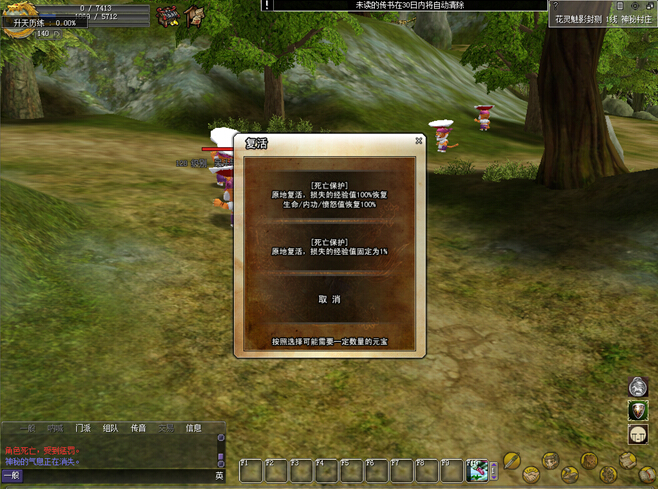658x489 pixels.
Task: Click the sword icon in the bottom menu
Action: click(x=512, y=460)
